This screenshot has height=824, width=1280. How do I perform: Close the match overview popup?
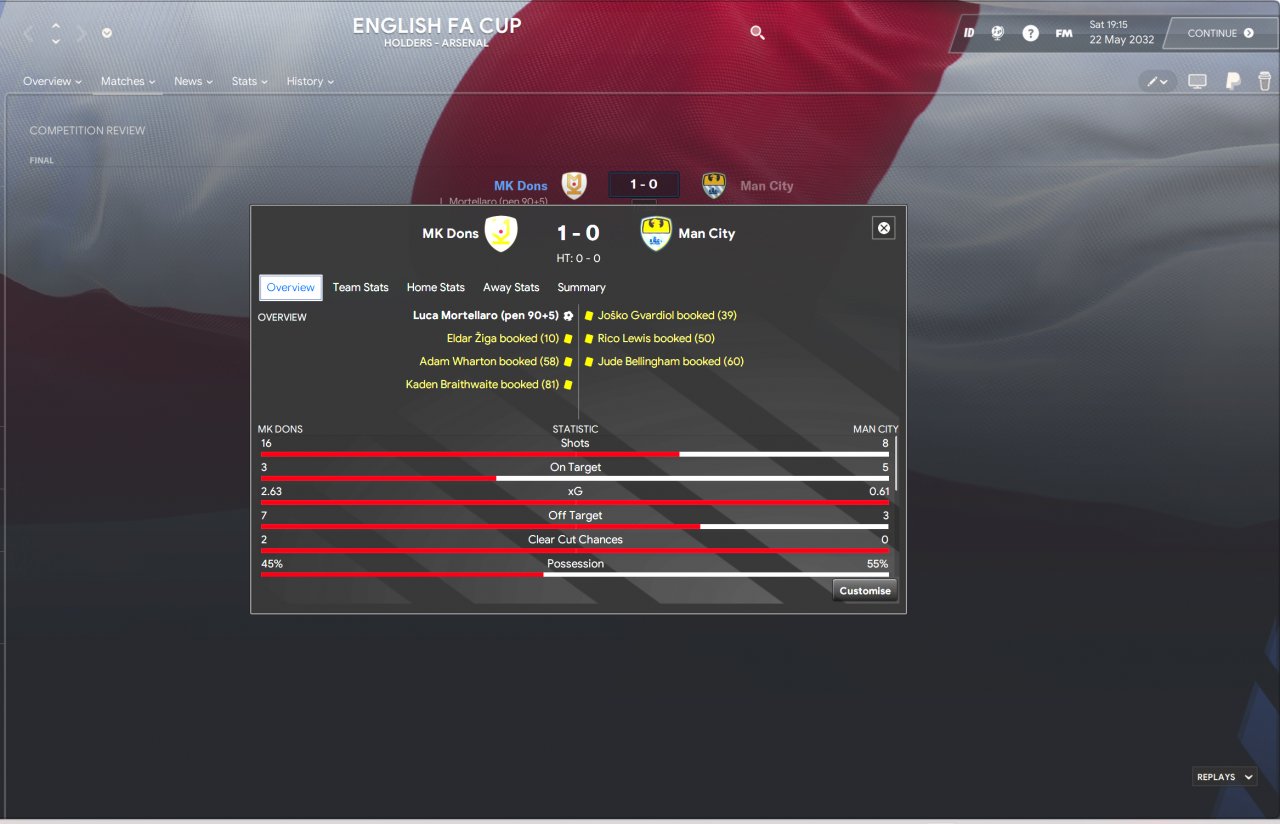tap(884, 228)
